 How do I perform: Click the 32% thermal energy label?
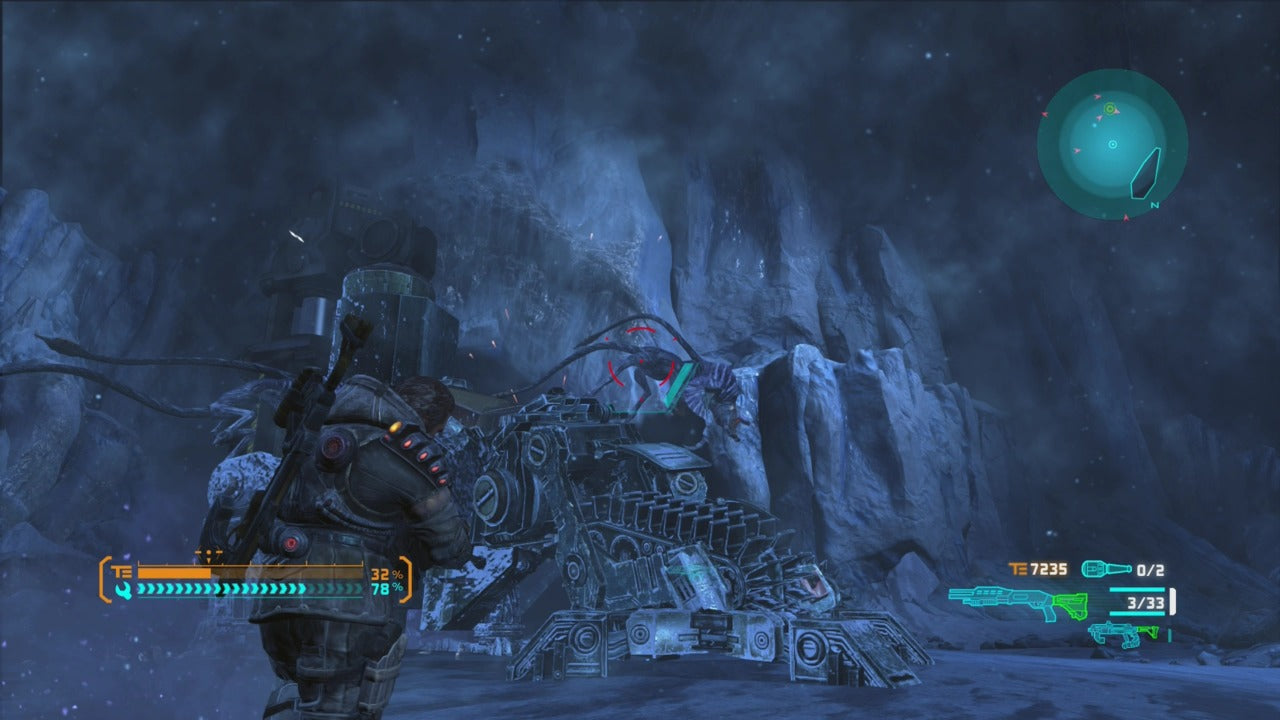(386, 575)
